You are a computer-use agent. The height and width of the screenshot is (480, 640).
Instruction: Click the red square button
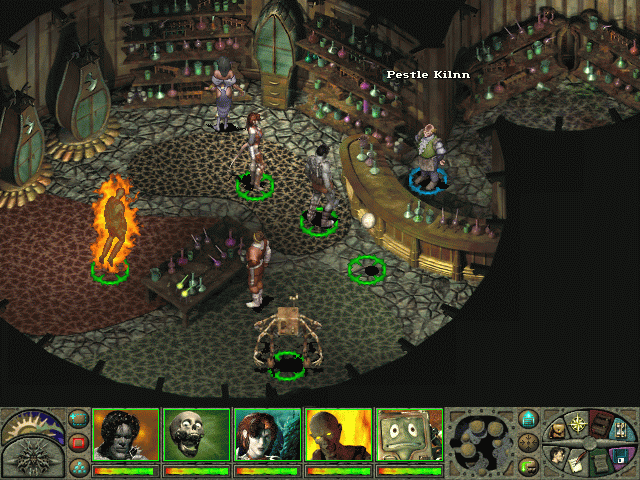pos(79,442)
